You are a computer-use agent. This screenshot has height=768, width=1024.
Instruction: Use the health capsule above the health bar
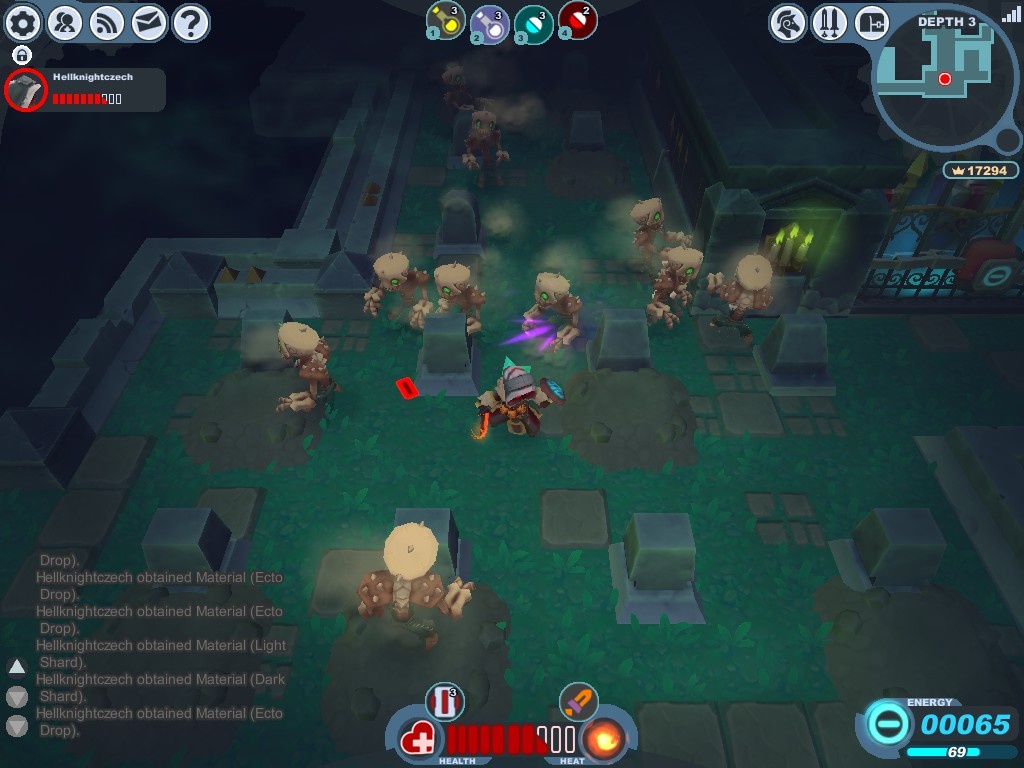point(445,701)
